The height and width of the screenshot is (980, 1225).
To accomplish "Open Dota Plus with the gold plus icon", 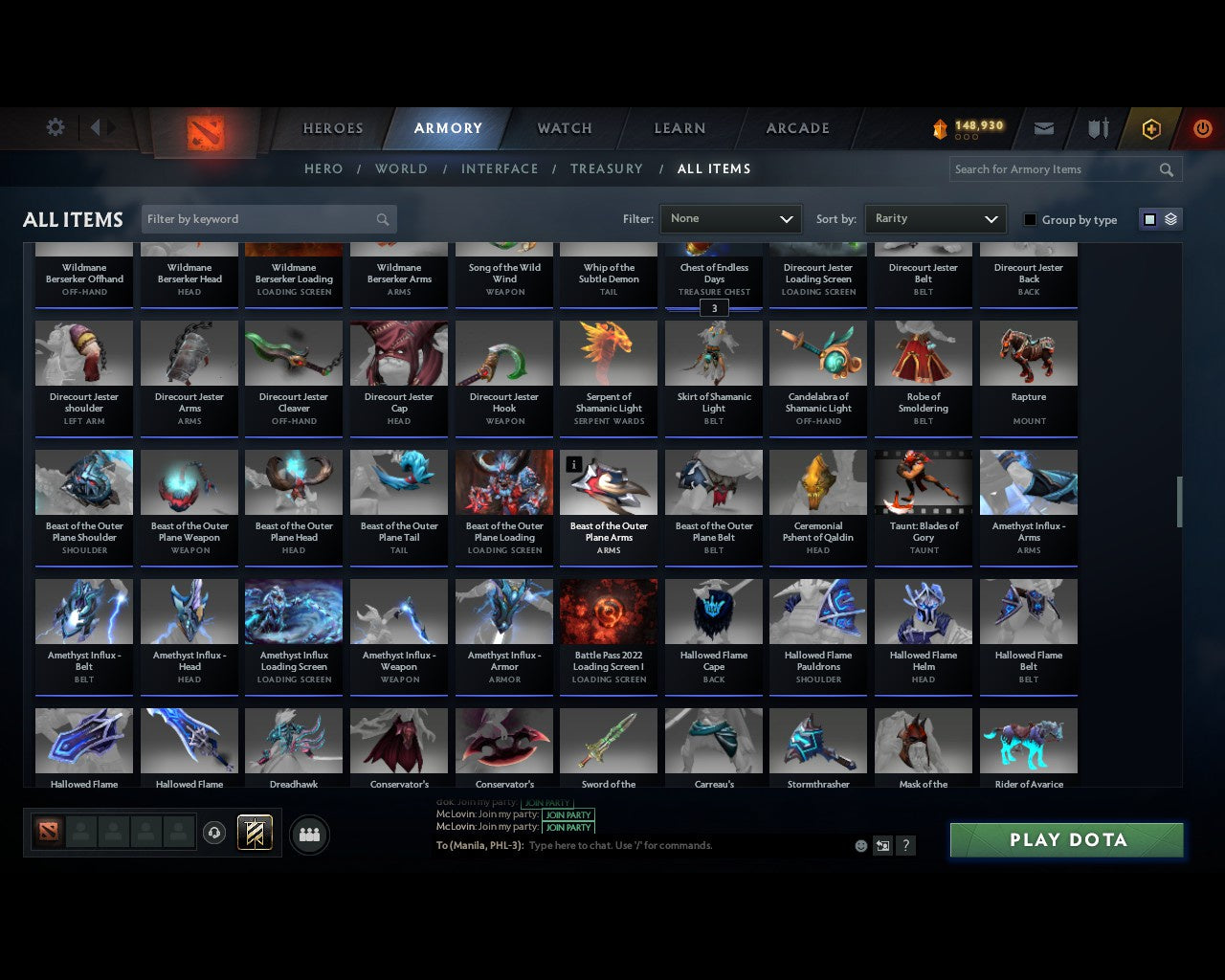I will [x=1150, y=127].
